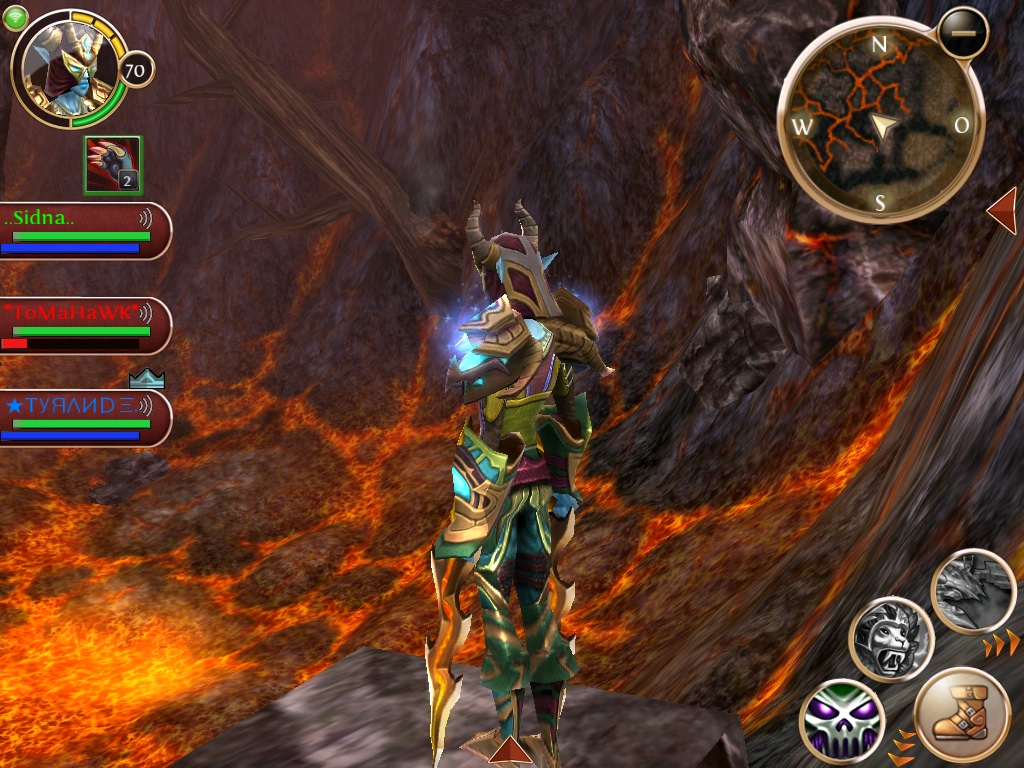Expand the side panel red arrow
1024x768 pixels.
[1003, 212]
